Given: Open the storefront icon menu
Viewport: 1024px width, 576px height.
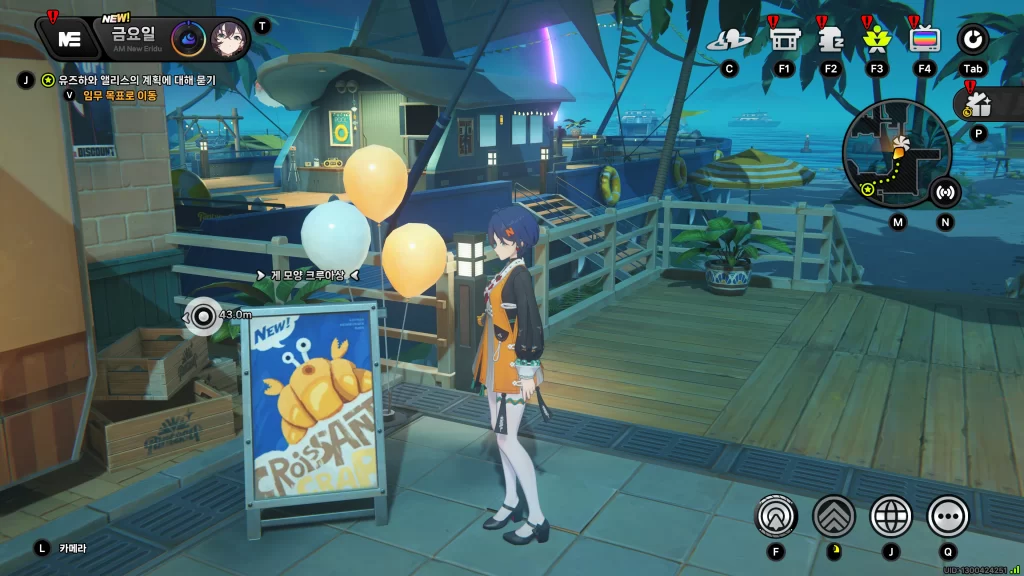Looking at the screenshot, I should pyautogui.click(x=783, y=39).
